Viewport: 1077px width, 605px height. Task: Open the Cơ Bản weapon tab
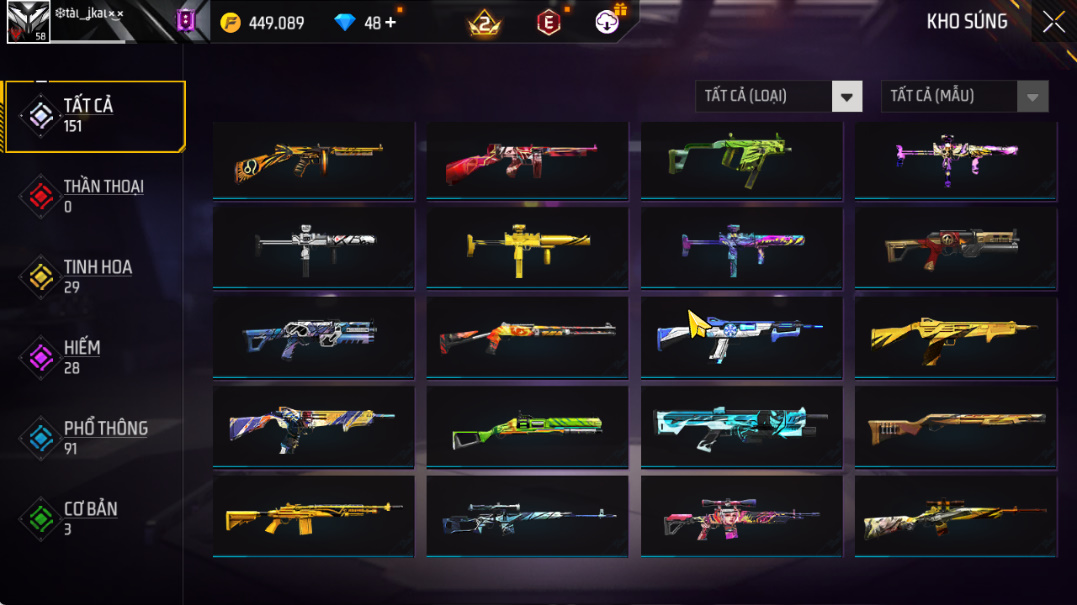pyautogui.click(x=95, y=518)
